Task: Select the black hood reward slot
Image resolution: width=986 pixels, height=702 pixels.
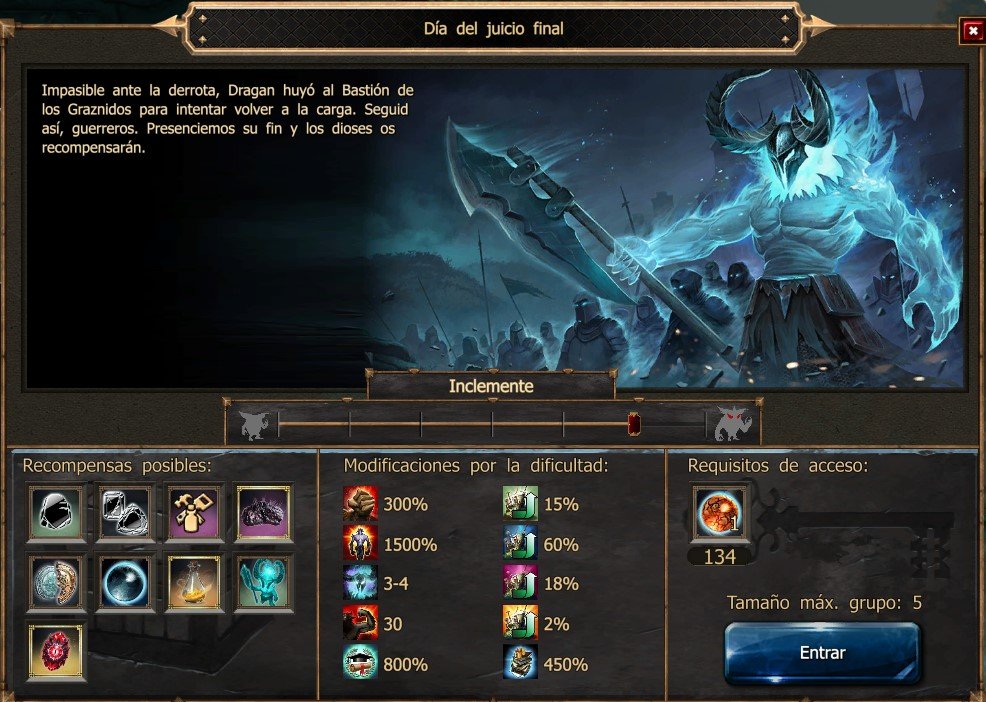Action: click(56, 514)
